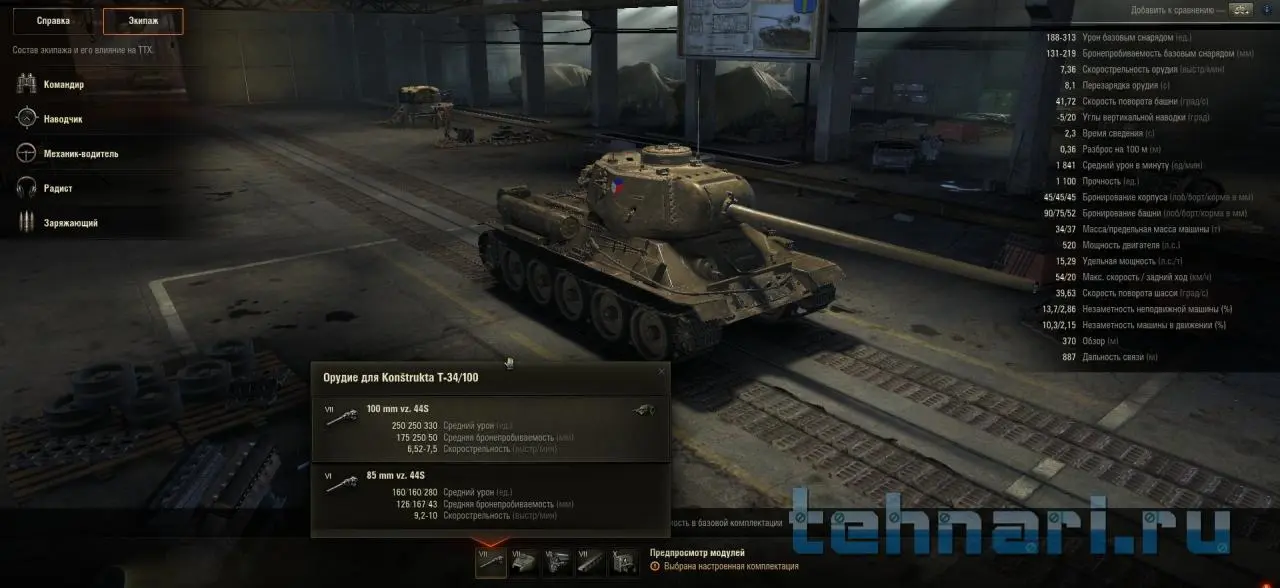
Task: Select the Командир crew member
Action: pyautogui.click(x=62, y=85)
